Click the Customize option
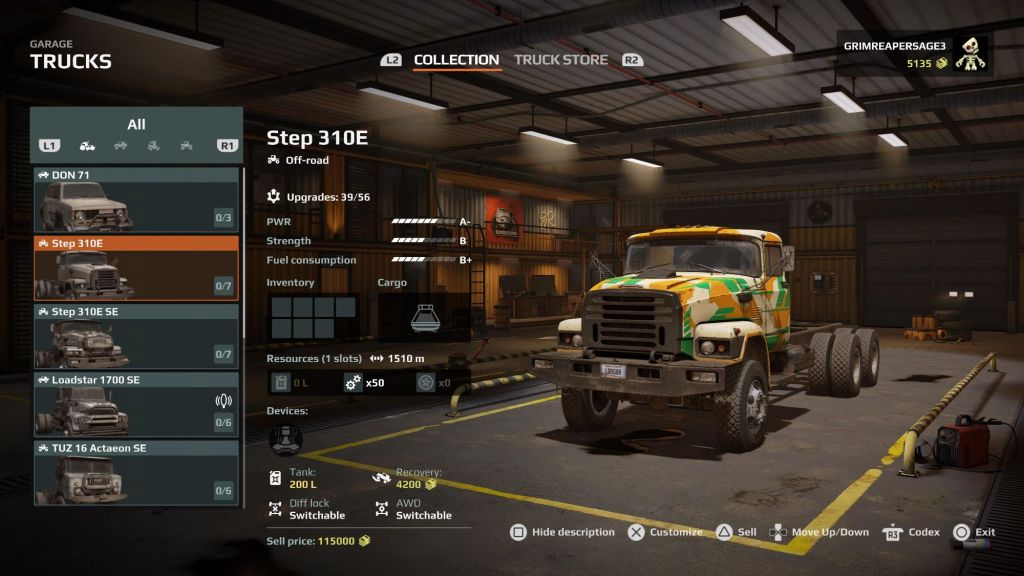This screenshot has height=576, width=1024. (x=665, y=532)
